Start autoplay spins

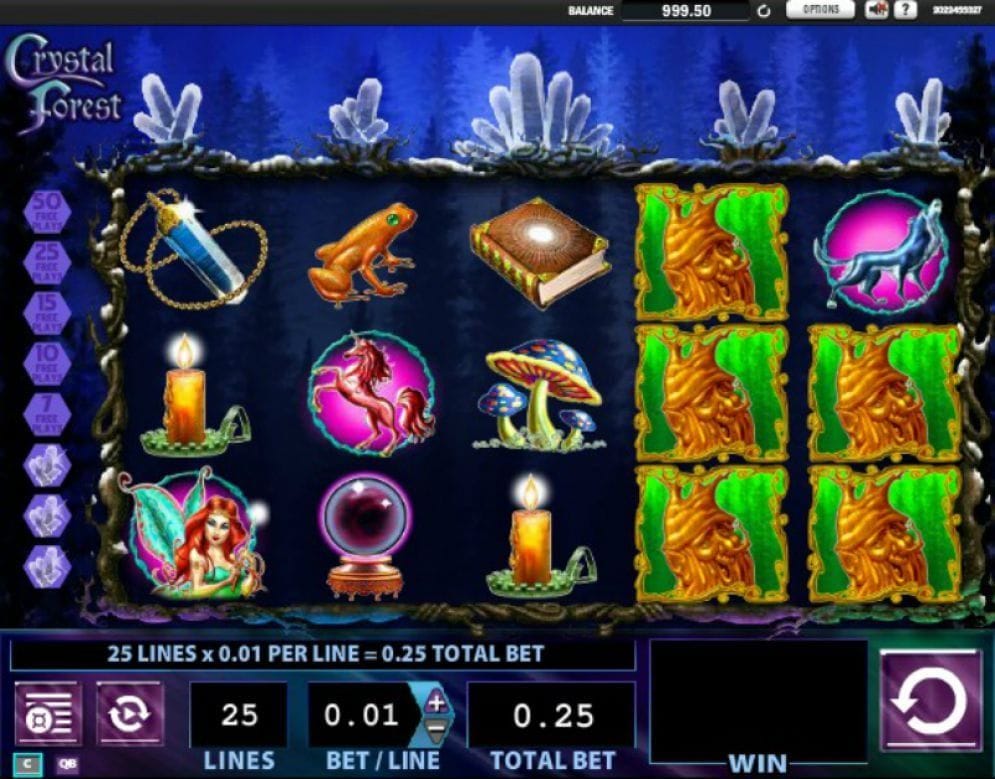pos(129,714)
